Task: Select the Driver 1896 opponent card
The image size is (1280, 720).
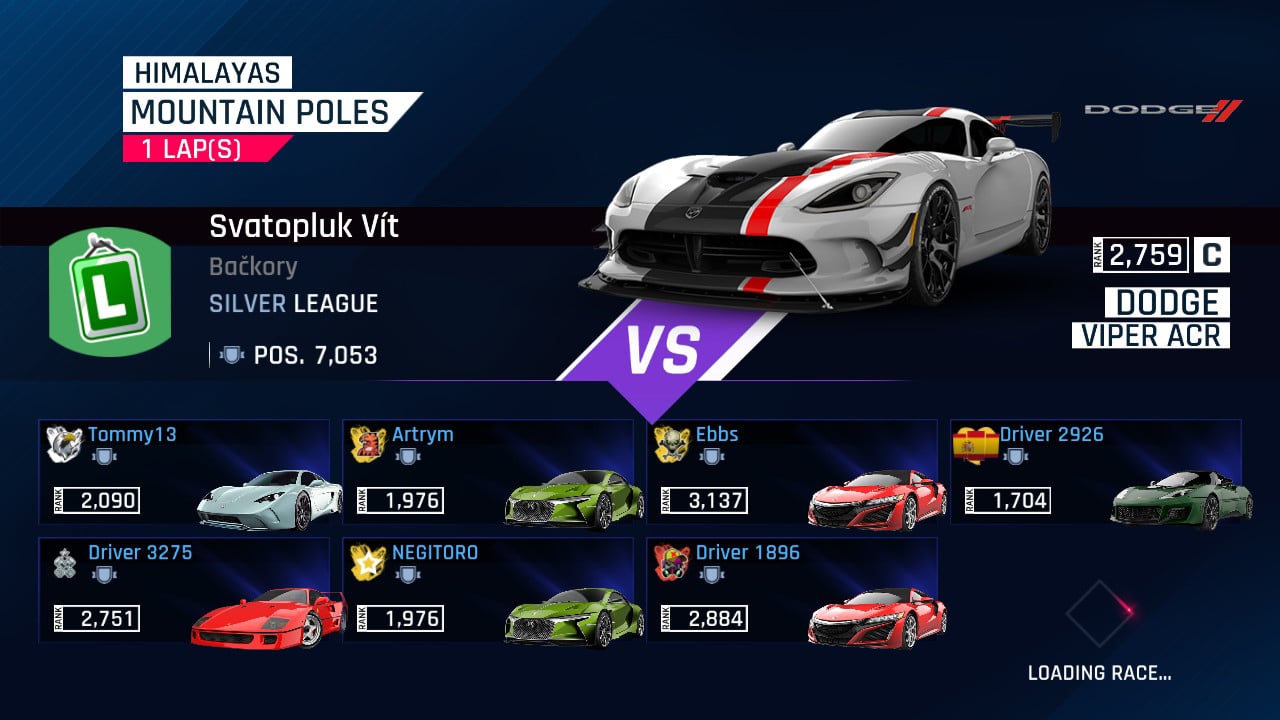Action: (x=793, y=590)
